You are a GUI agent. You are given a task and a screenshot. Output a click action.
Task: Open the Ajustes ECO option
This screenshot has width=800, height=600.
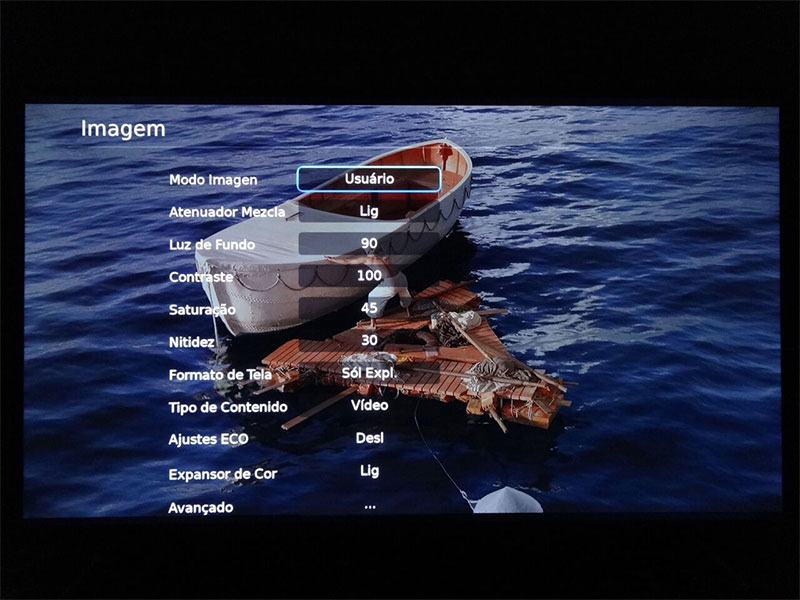coord(208,440)
